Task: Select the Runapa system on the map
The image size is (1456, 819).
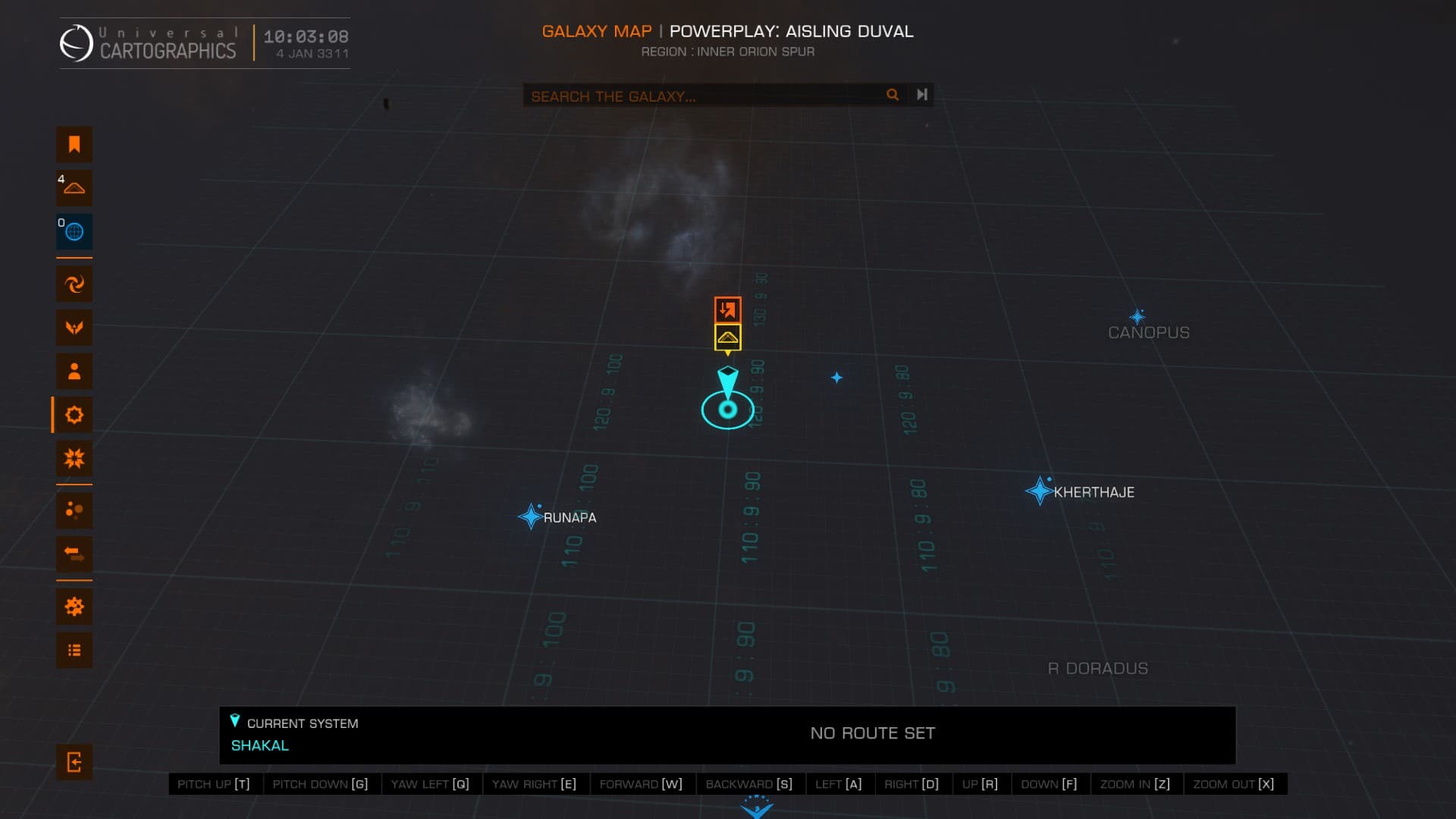Action: [530, 517]
